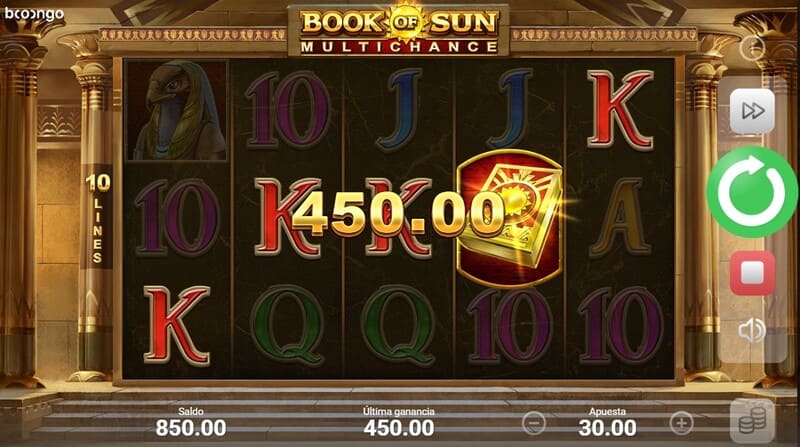
Task: Spin the reels with the green button
Action: click(x=752, y=192)
